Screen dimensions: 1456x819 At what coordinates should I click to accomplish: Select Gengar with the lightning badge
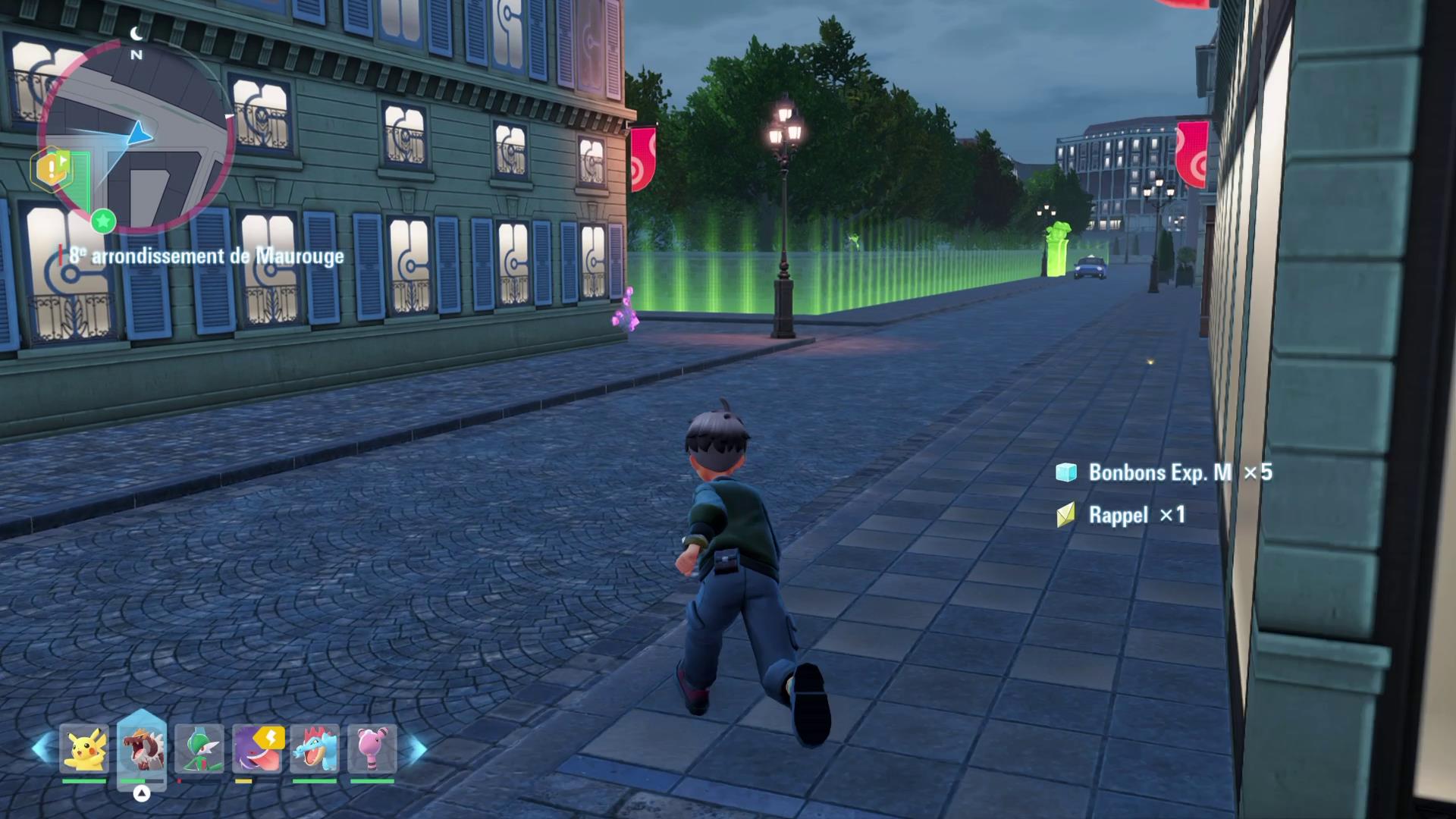pyautogui.click(x=258, y=749)
